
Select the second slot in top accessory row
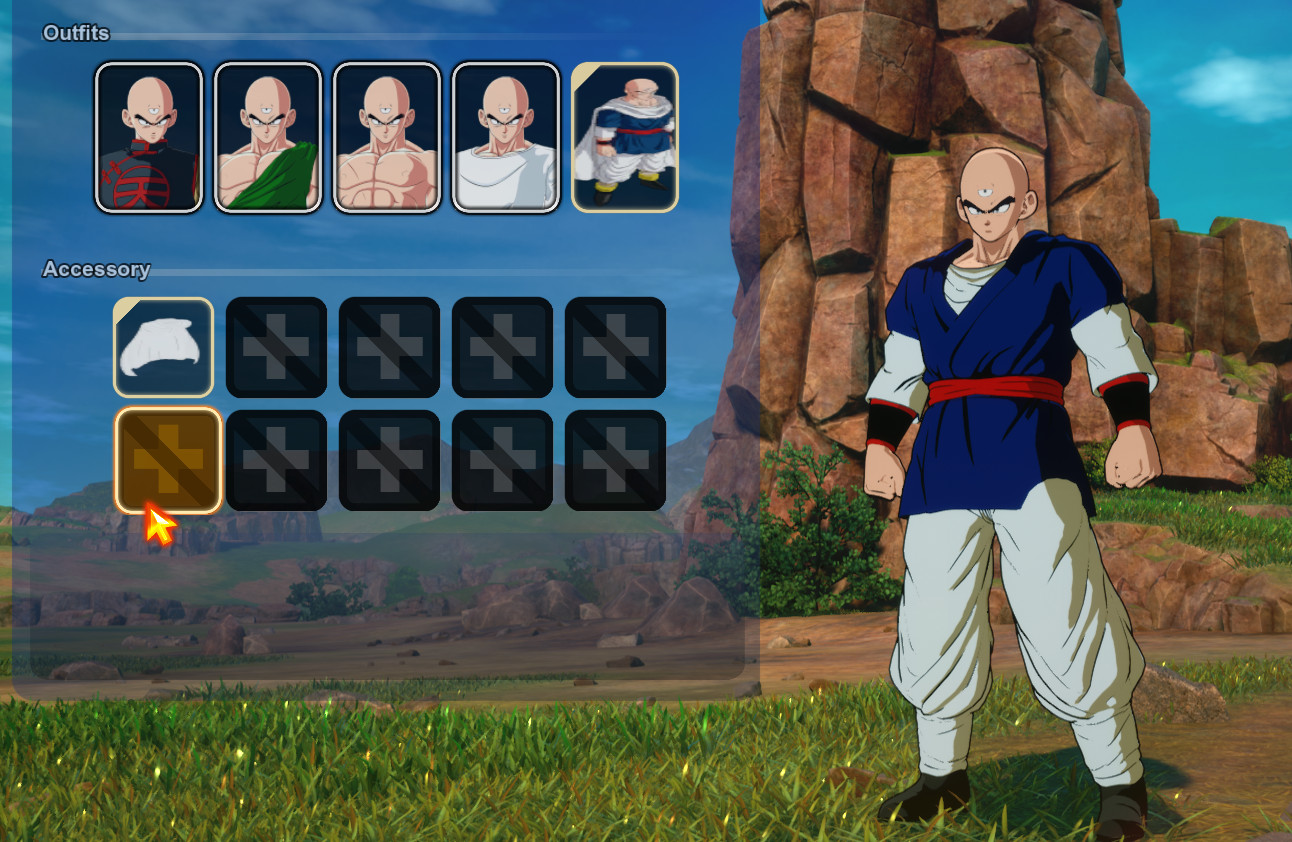[276, 348]
